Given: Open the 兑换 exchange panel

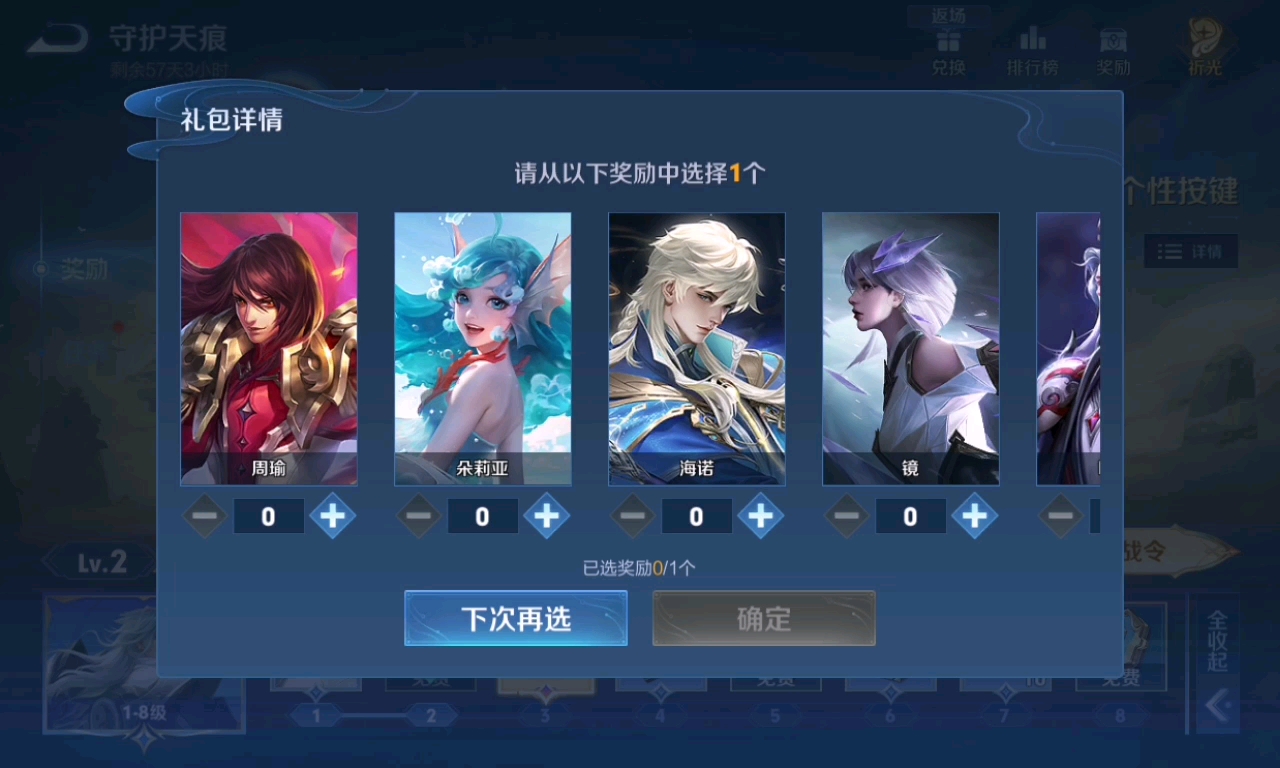Looking at the screenshot, I should tap(947, 50).
